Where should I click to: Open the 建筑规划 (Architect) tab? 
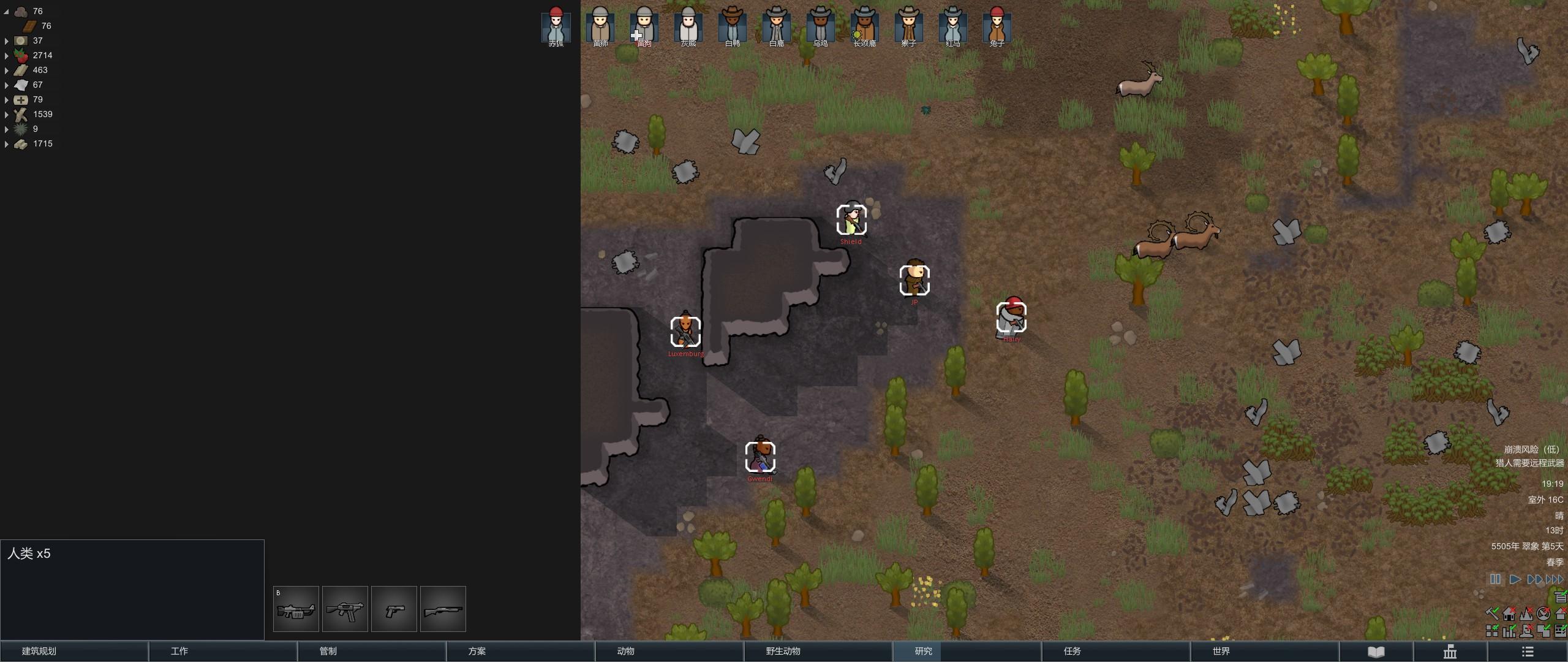coord(73,651)
